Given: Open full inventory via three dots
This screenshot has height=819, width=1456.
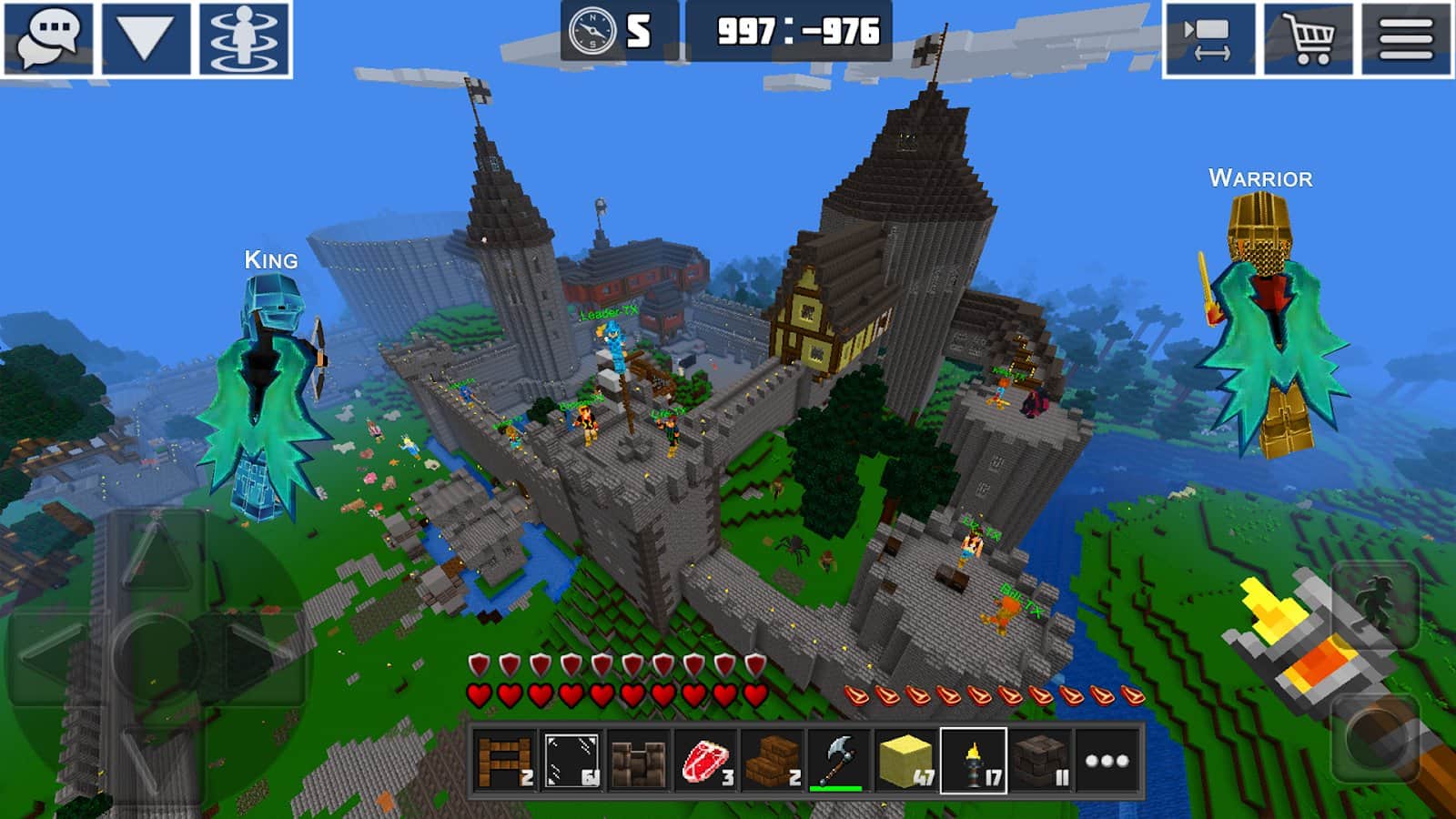Looking at the screenshot, I should pos(1107,761).
